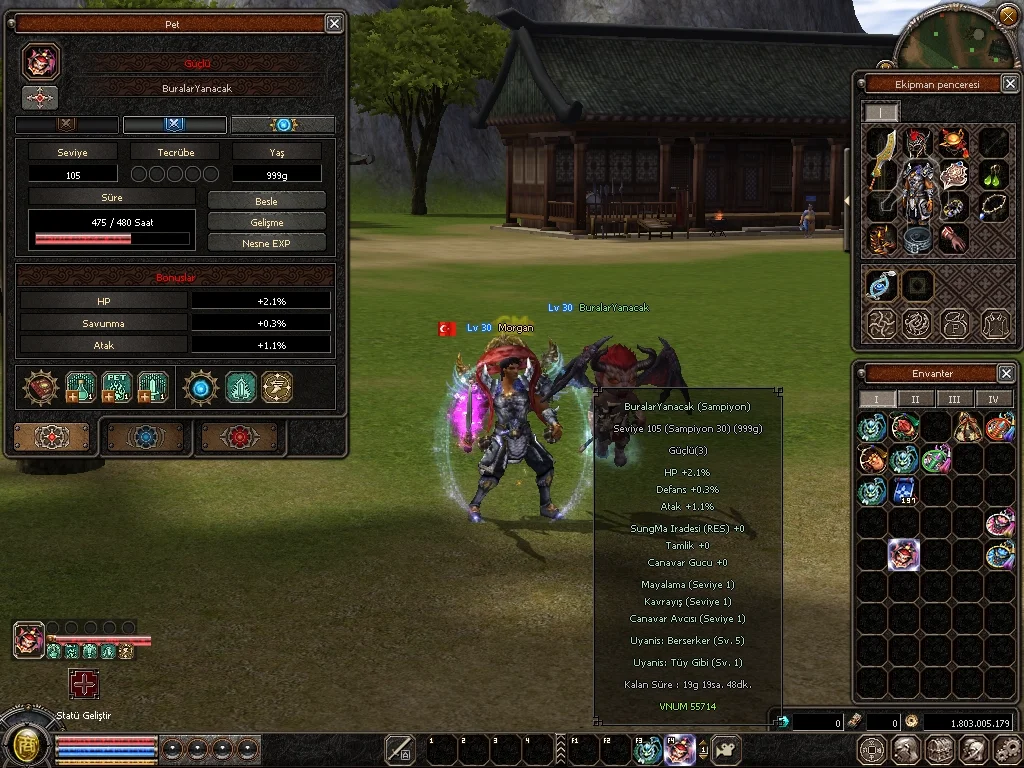Close the Envanter window
The width and height of the screenshot is (1024, 768).
(x=1006, y=373)
